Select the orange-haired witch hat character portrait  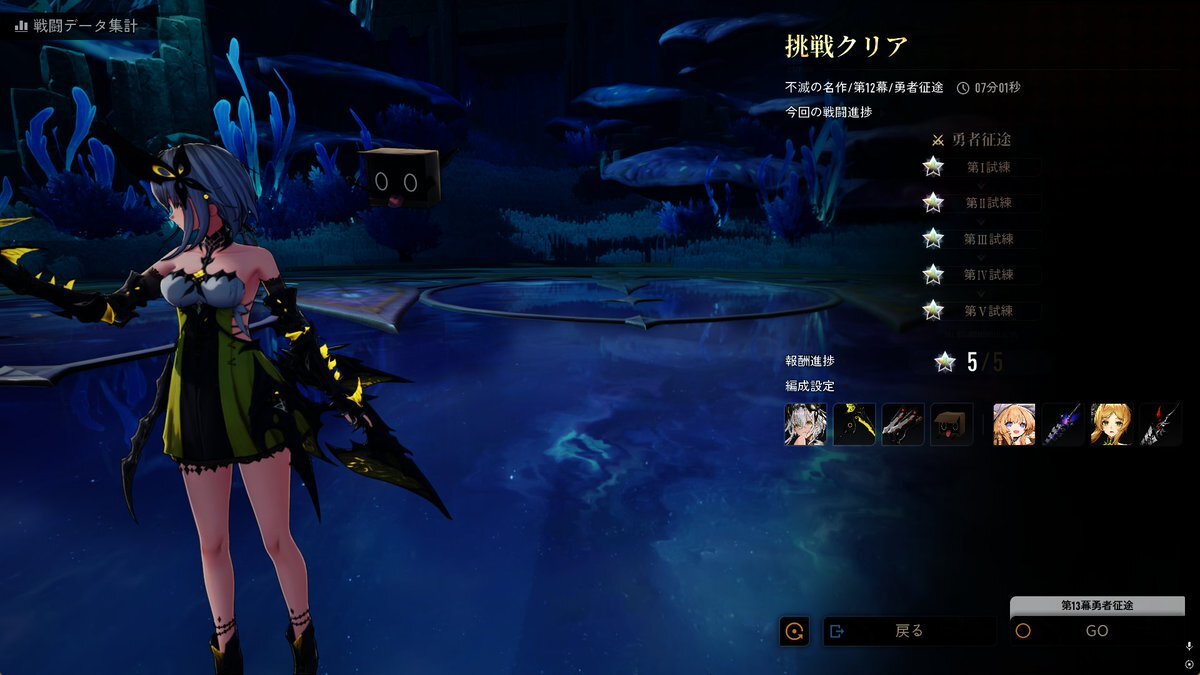[x=1014, y=424]
